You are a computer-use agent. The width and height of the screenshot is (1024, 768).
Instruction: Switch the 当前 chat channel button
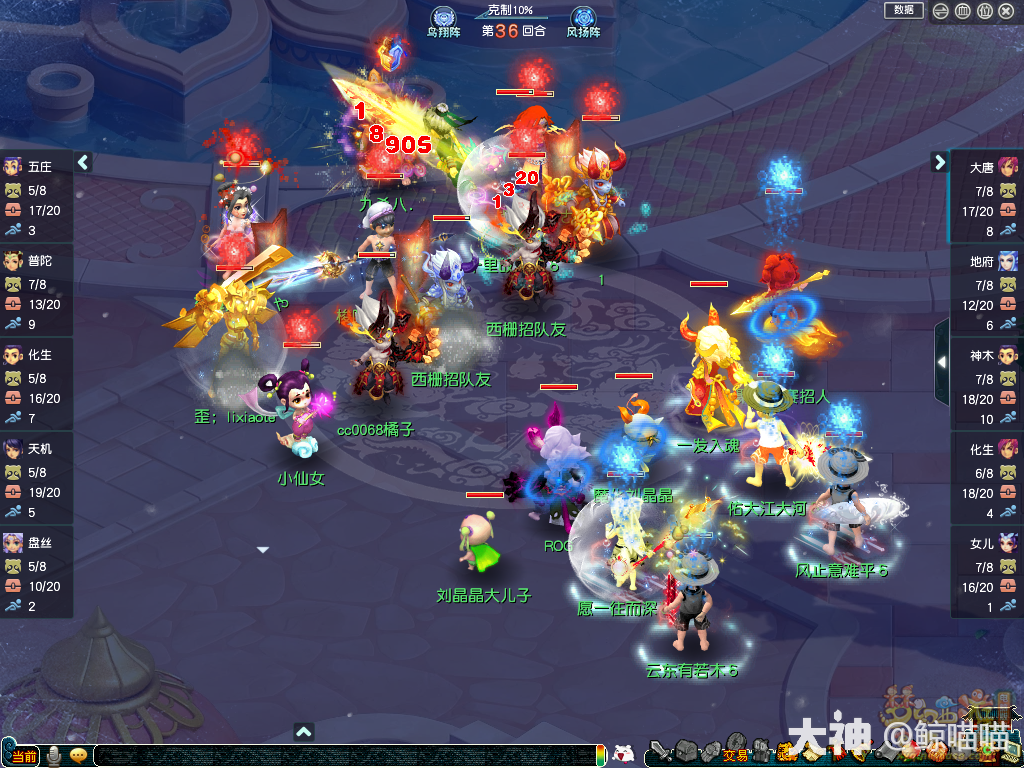[22, 756]
